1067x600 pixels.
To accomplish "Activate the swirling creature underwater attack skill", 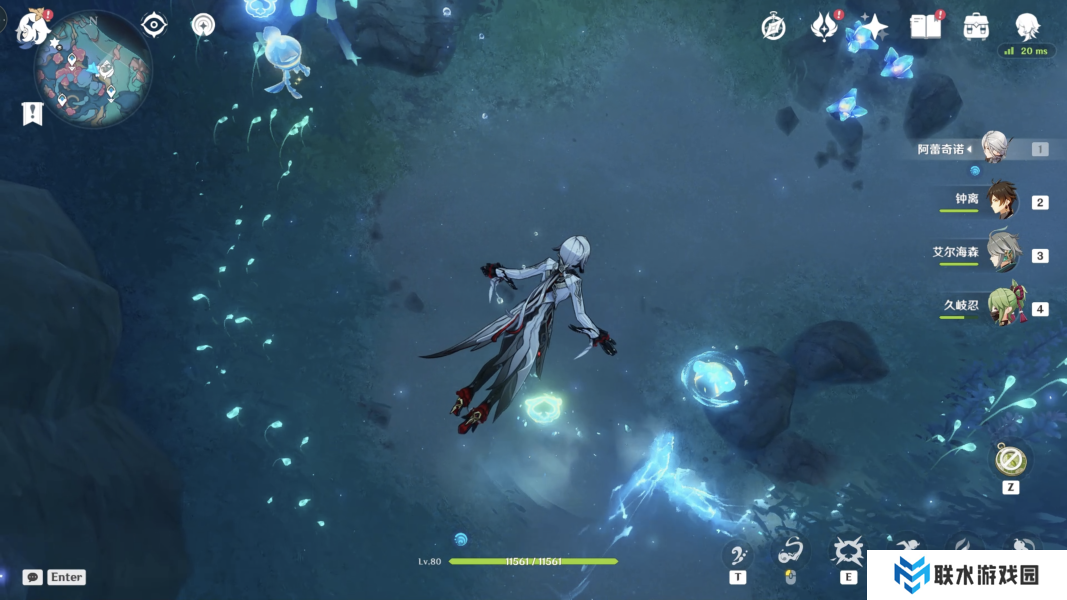I will (x=791, y=553).
